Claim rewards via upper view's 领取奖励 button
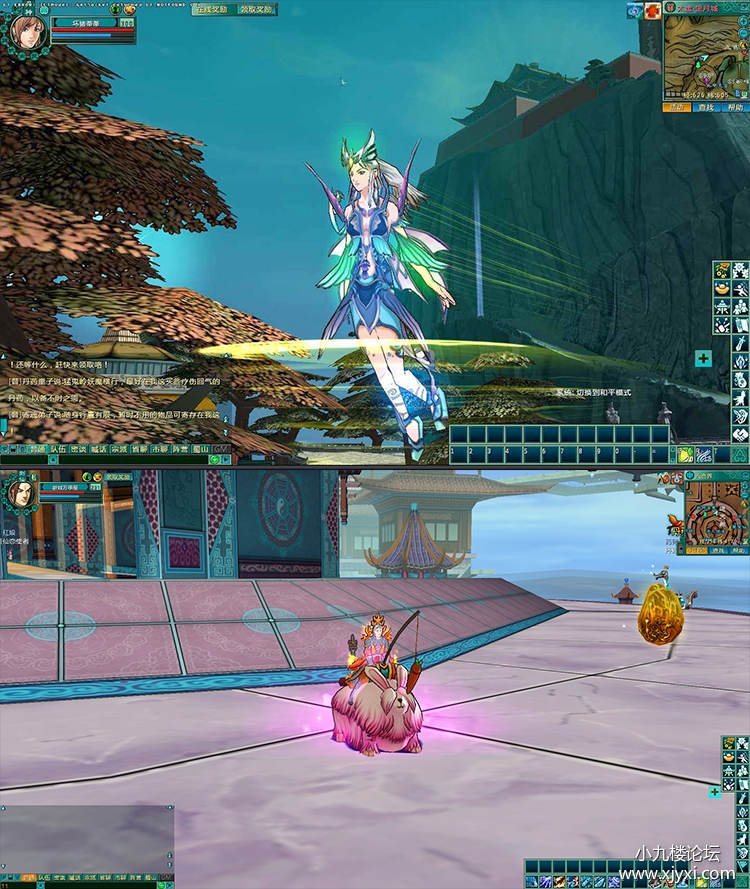 [255, 9]
